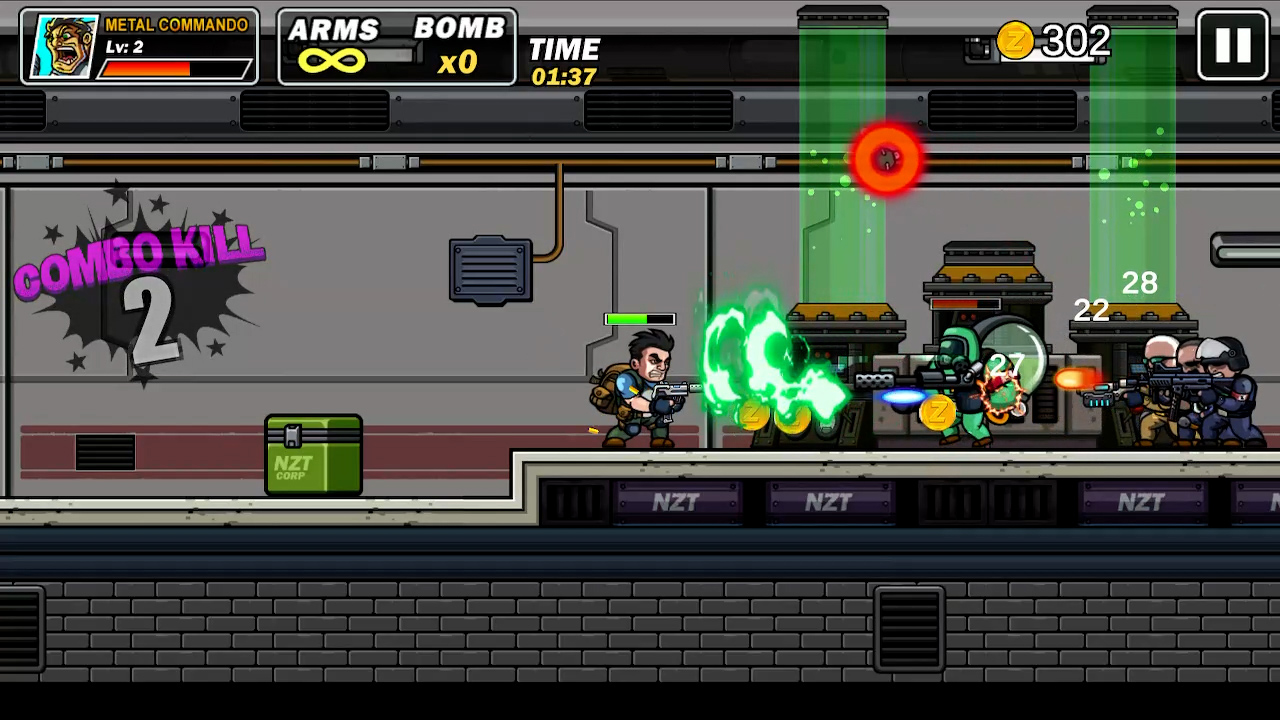Screen dimensions: 1280x720
Task: Tap the METAL COMMANDO name label
Action: [178, 25]
